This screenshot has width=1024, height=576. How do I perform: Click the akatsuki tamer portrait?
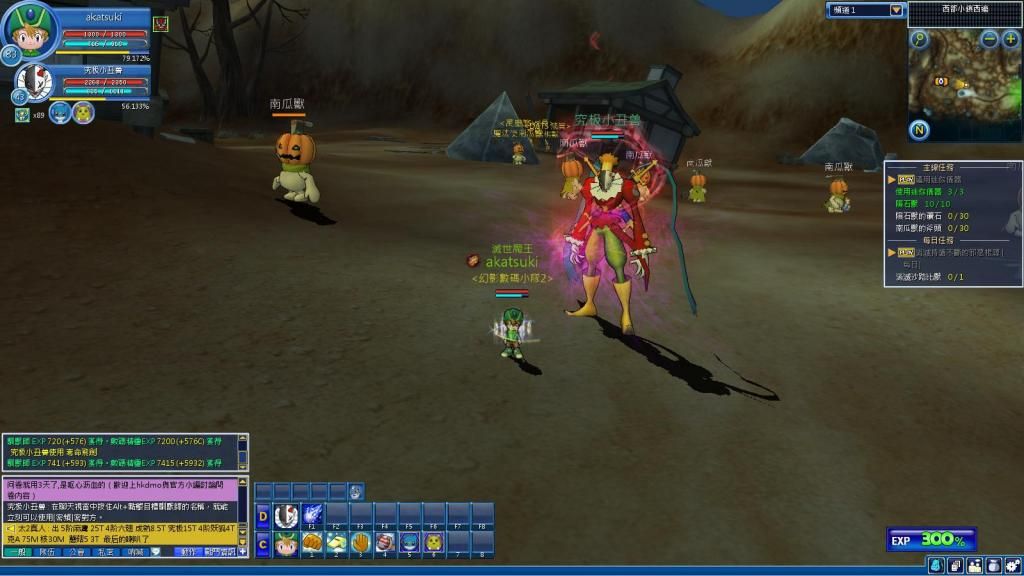(x=30, y=32)
